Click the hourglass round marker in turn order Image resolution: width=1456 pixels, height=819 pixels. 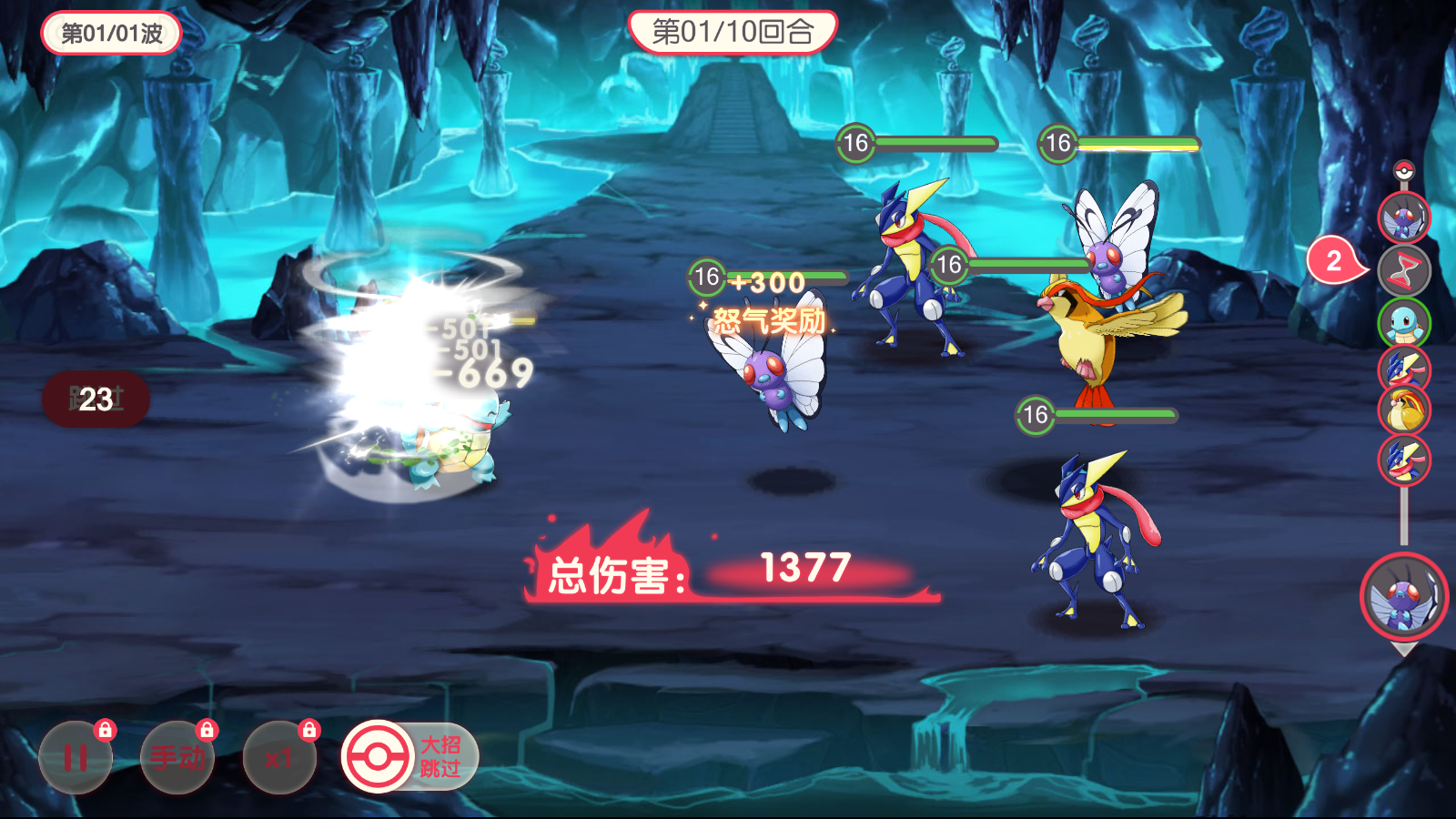pyautogui.click(x=1404, y=270)
